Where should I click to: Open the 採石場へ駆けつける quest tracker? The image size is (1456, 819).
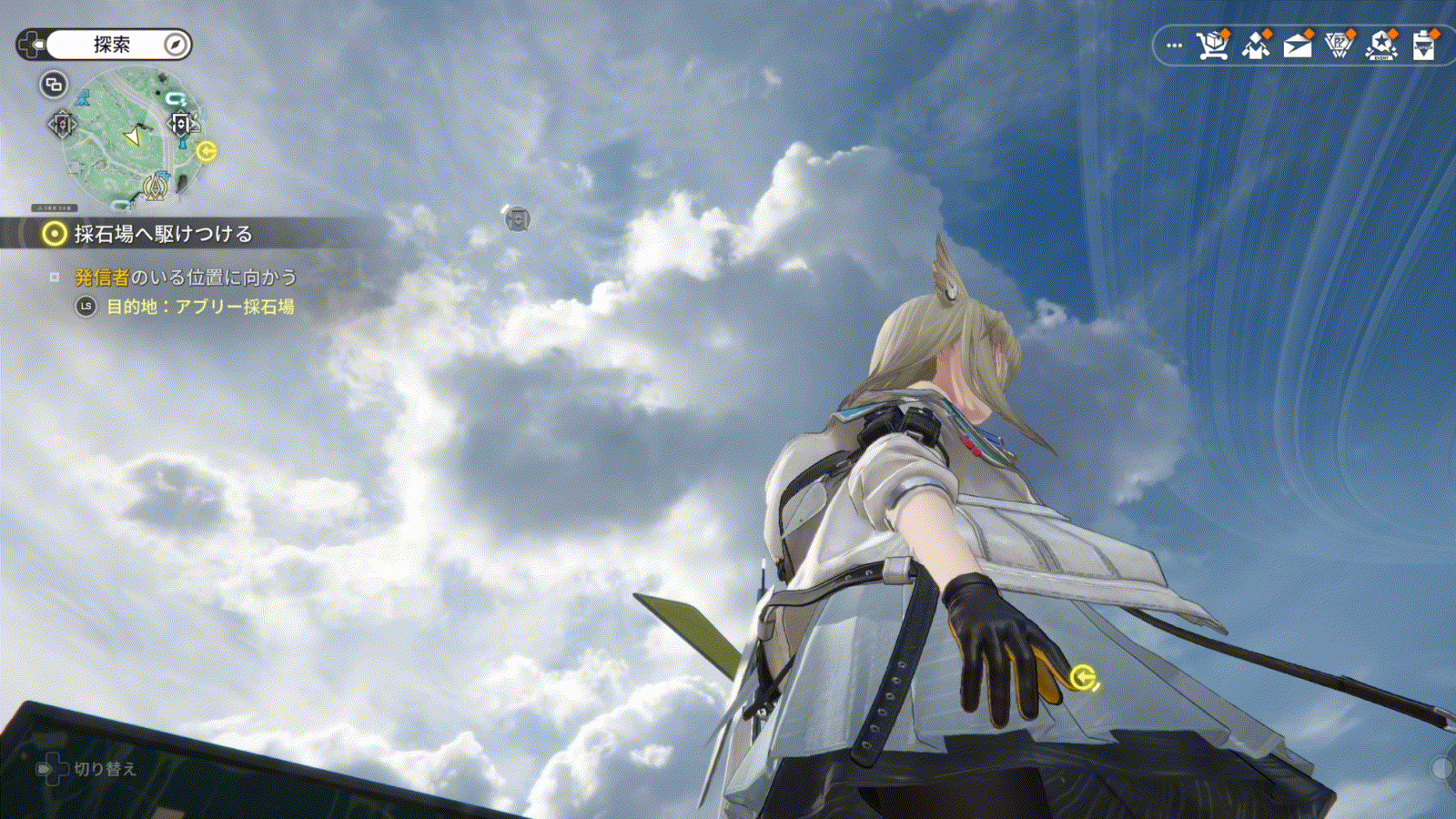[162, 234]
